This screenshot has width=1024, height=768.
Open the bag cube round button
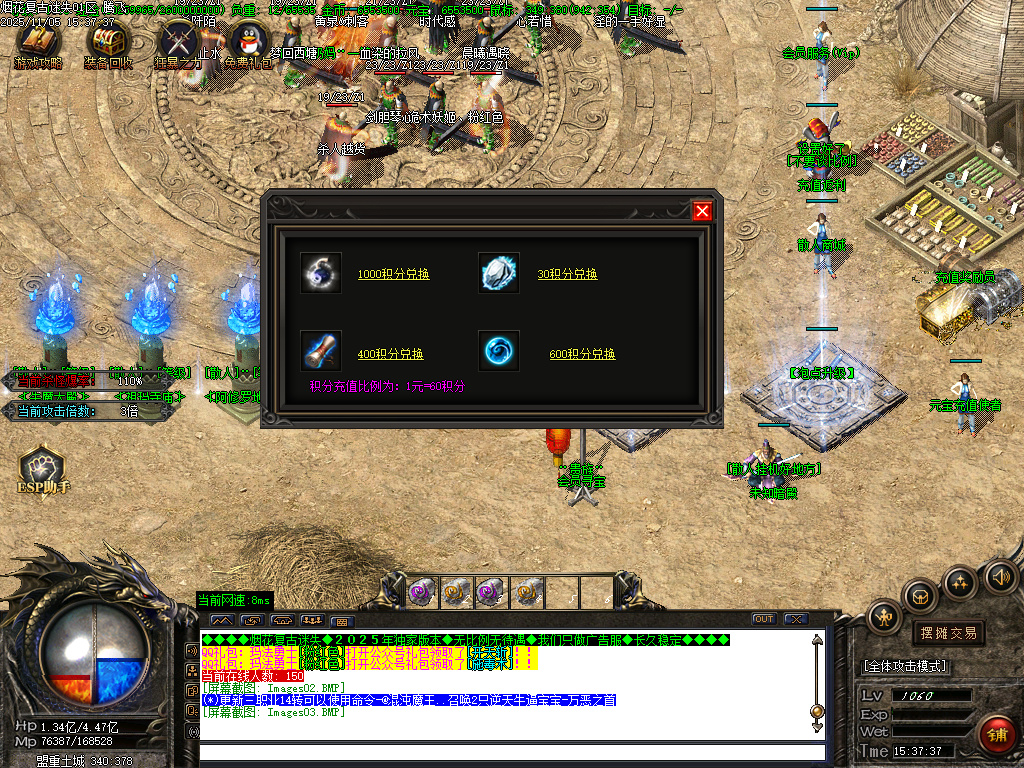click(920, 596)
